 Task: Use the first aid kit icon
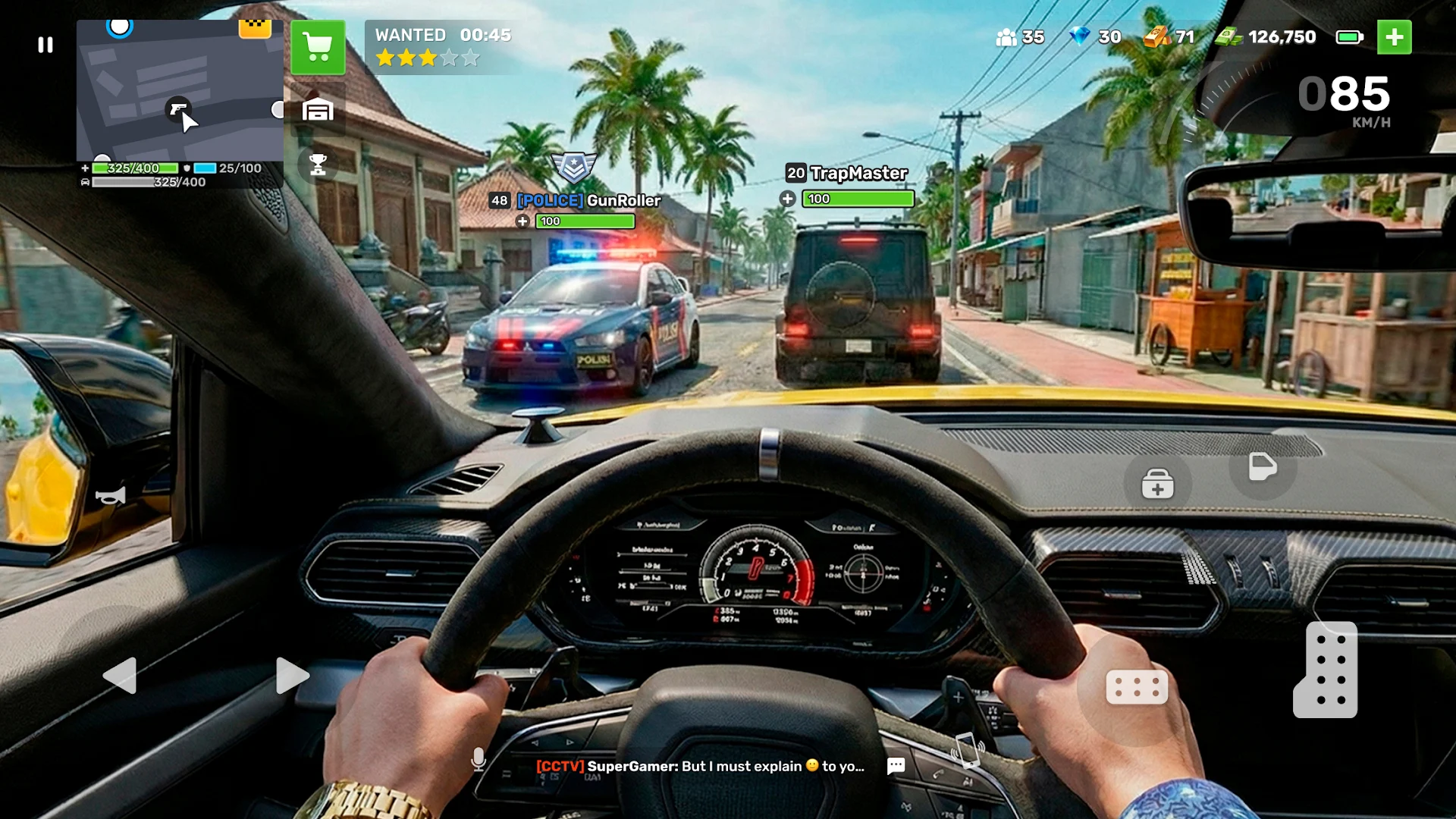pos(1156,483)
